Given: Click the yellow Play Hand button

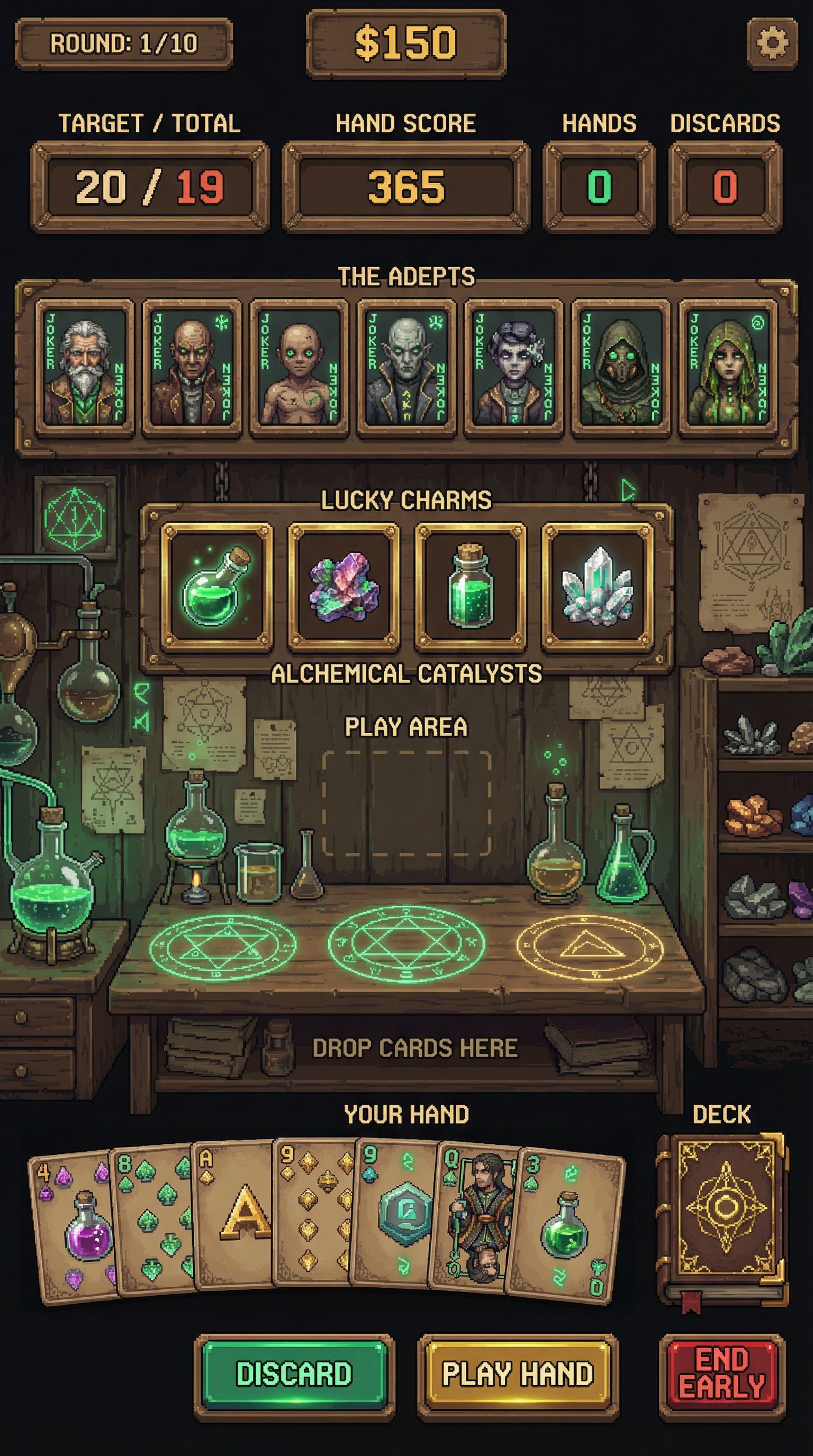Looking at the screenshot, I should 517,1374.
